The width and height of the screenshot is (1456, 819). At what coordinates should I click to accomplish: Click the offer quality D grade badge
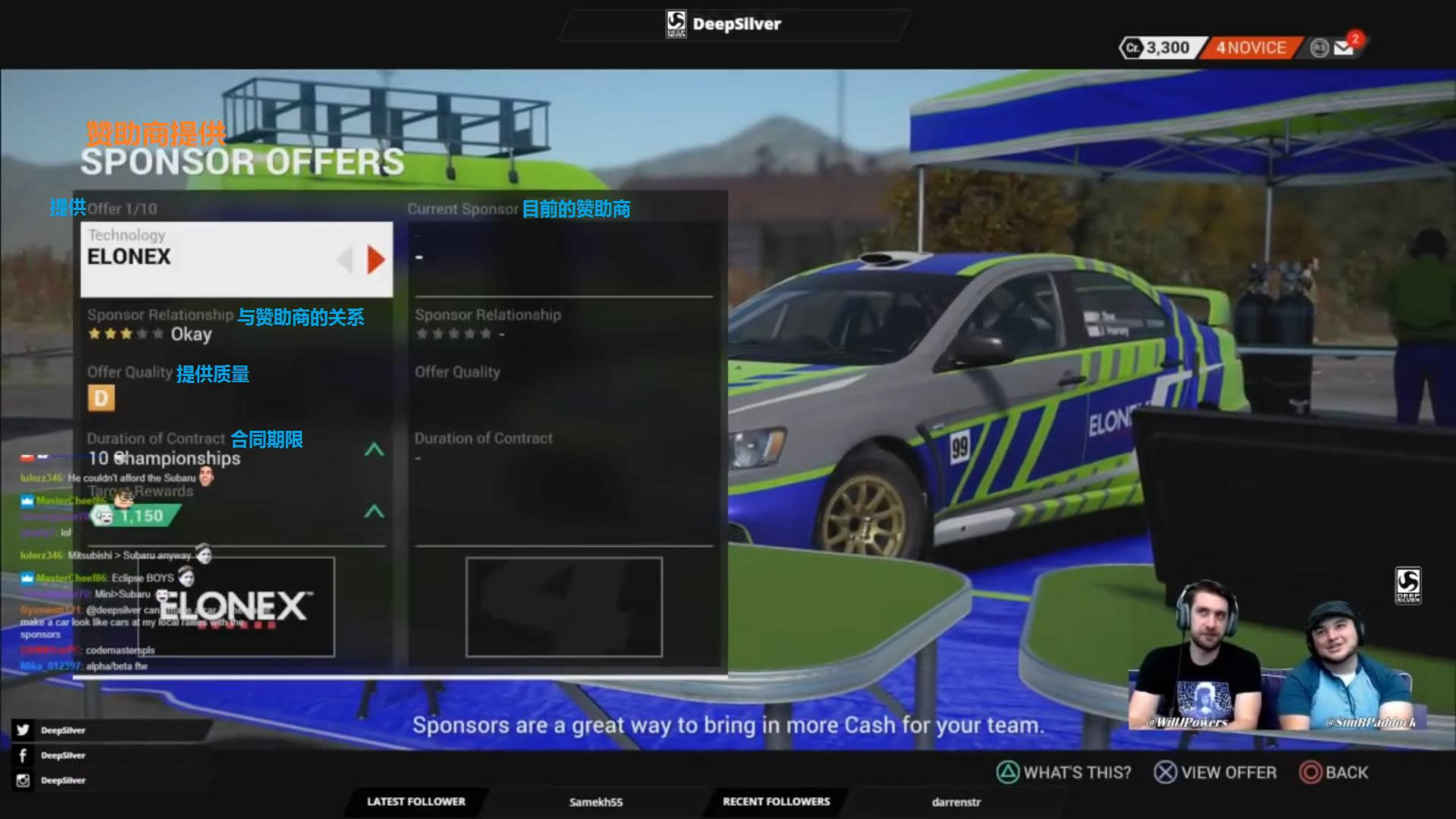pyautogui.click(x=101, y=398)
